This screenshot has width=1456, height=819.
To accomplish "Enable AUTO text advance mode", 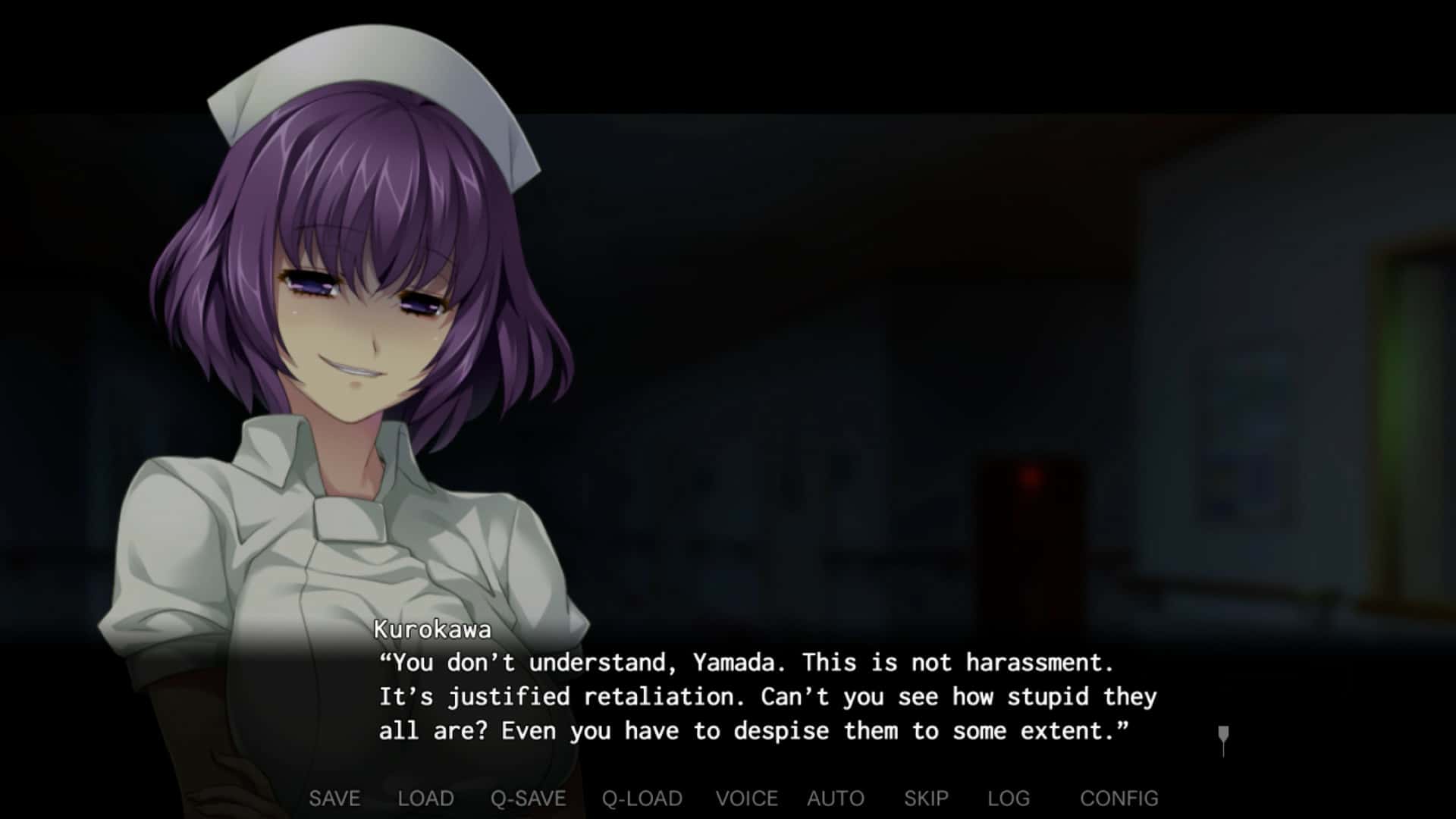I will [835, 798].
